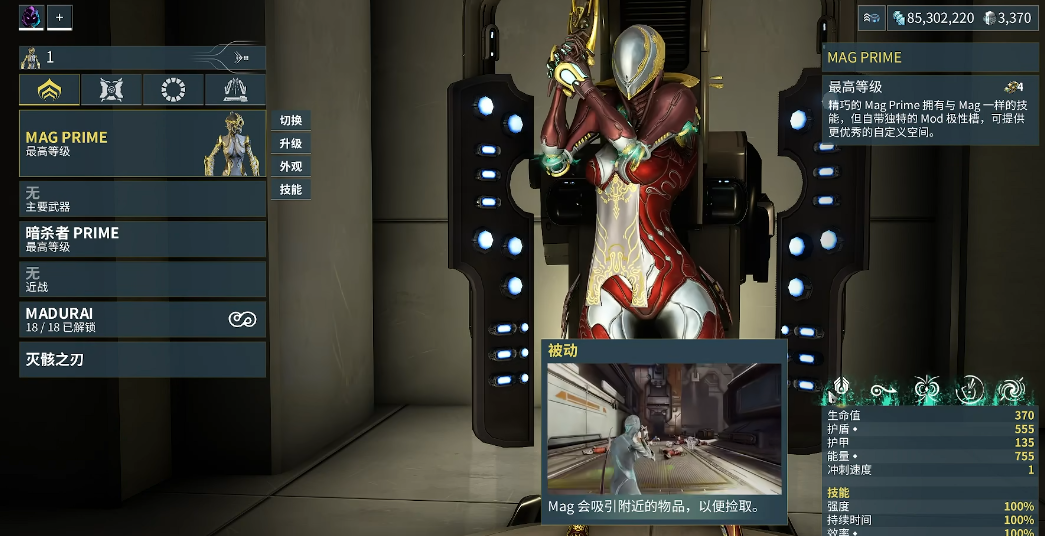Open the vehicle loadout tab
Viewport: 1045px width, 536px height.
235,91
